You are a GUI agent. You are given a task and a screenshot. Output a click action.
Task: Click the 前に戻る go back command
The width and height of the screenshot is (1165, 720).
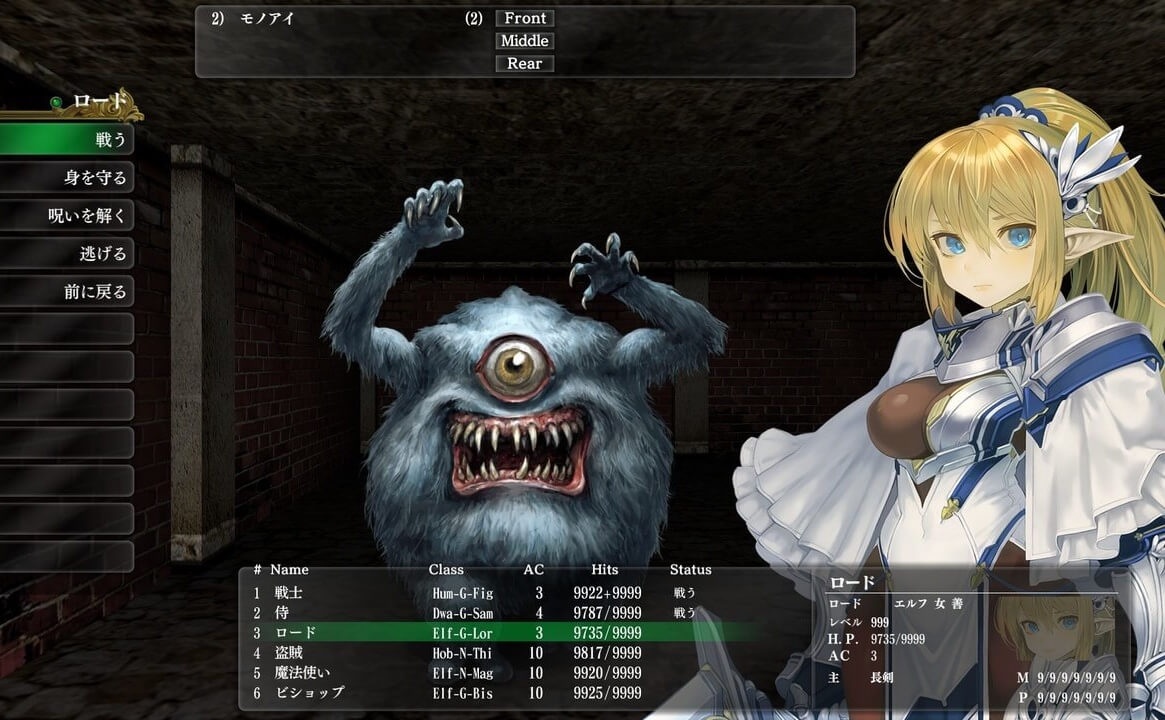pyautogui.click(x=68, y=292)
